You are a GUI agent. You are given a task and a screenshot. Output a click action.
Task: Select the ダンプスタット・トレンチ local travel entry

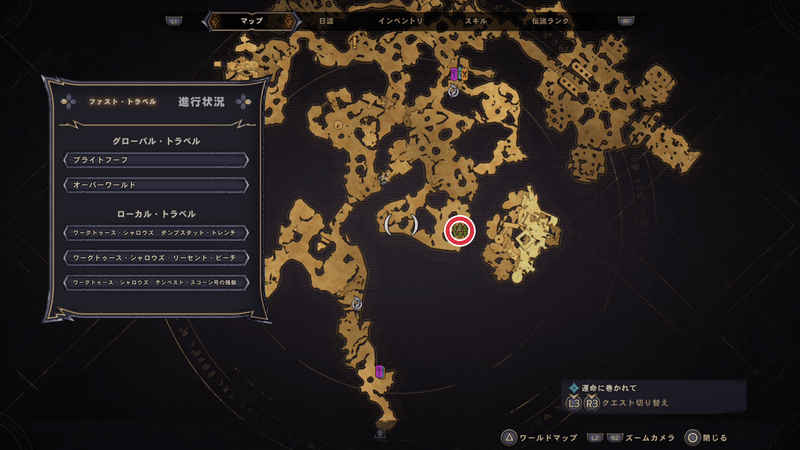point(155,233)
